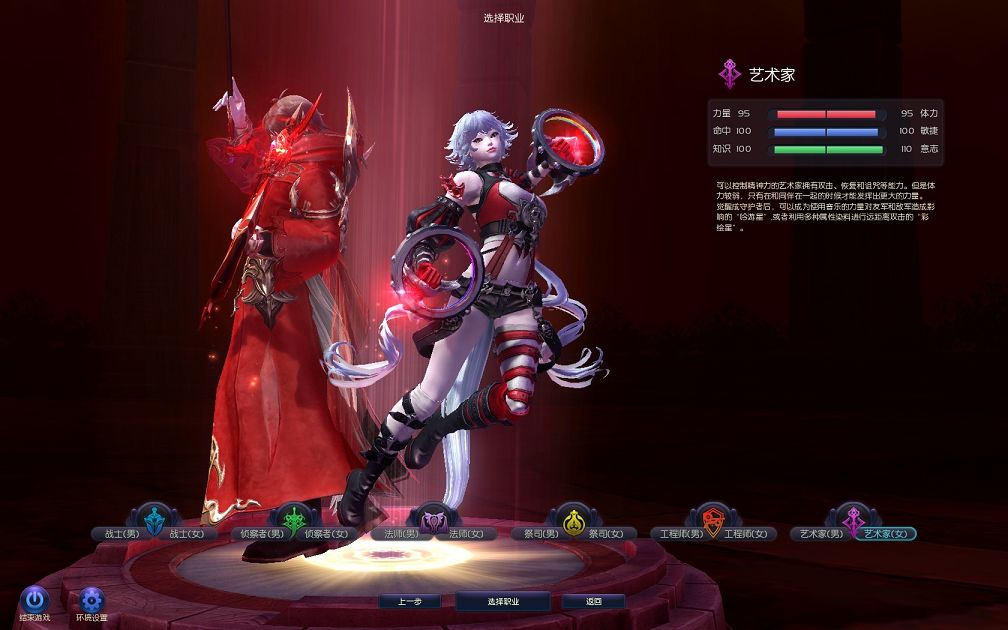Select the 艺术家(女) artist female class

pos(884,534)
